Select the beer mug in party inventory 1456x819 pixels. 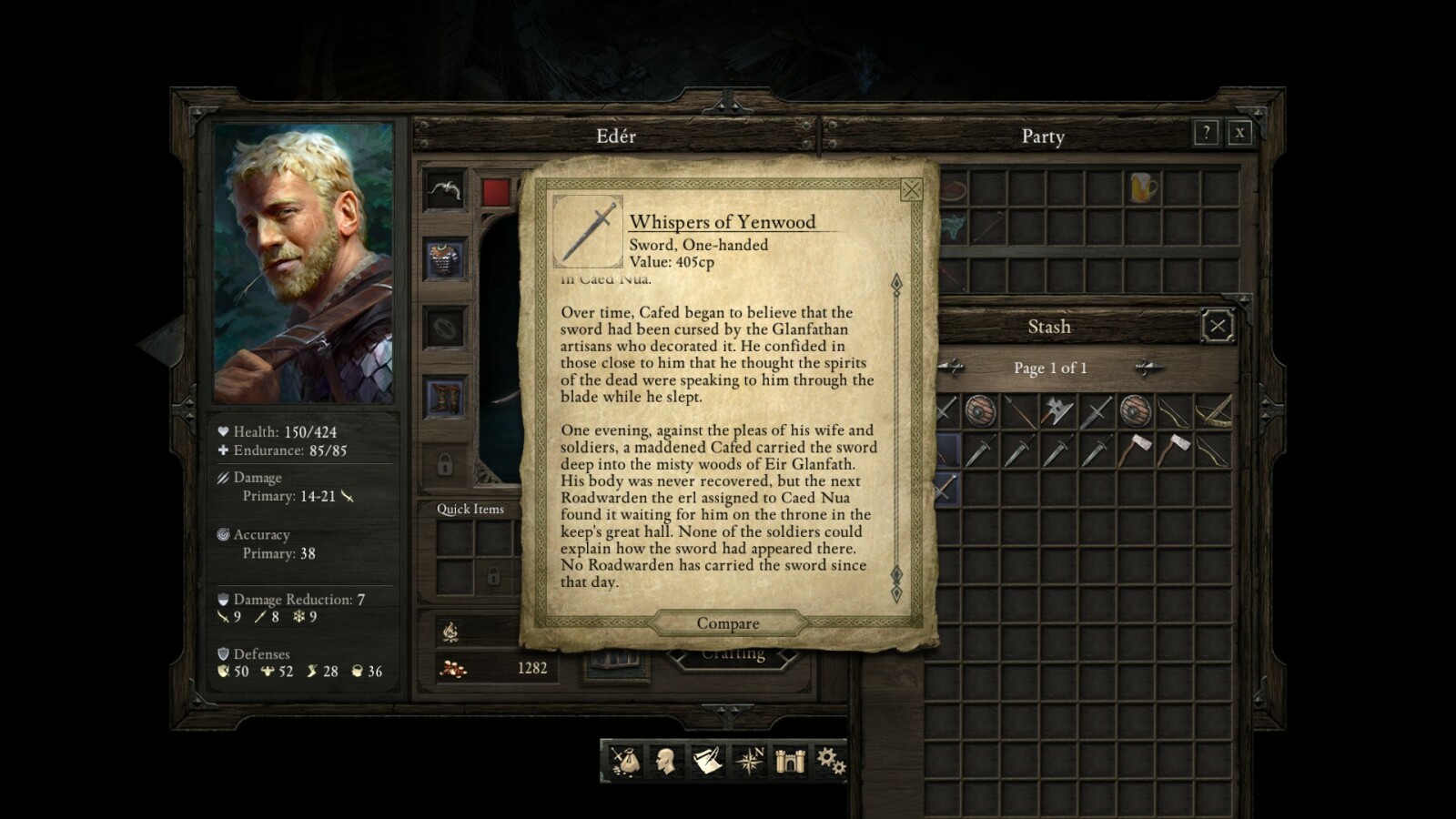pos(1142,188)
